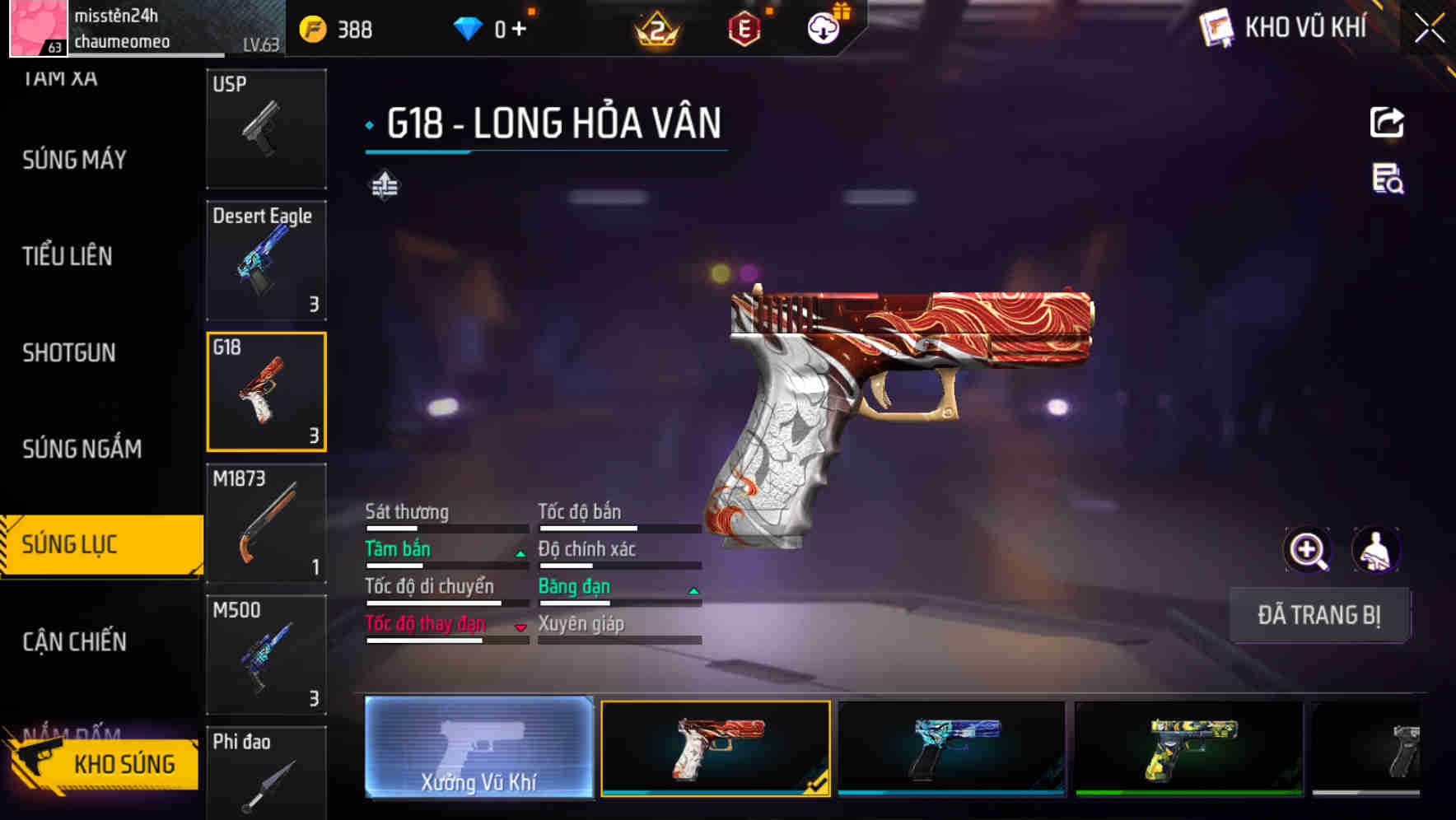Select the USP pistol slot

click(x=266, y=128)
